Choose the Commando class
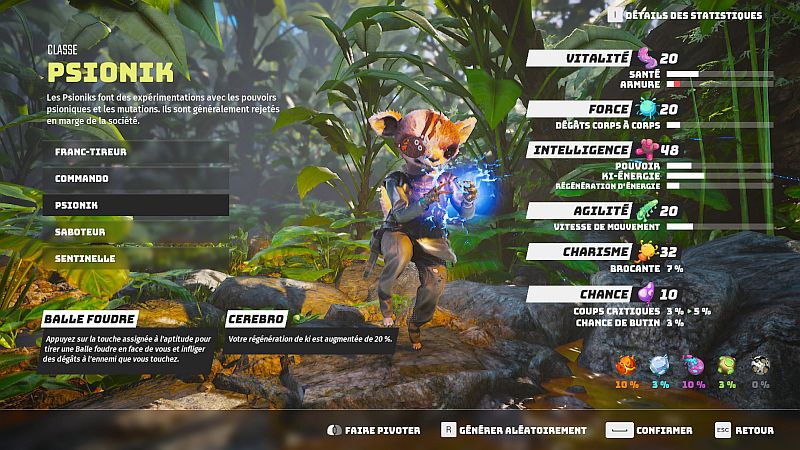This screenshot has width=800, height=450. [134, 178]
